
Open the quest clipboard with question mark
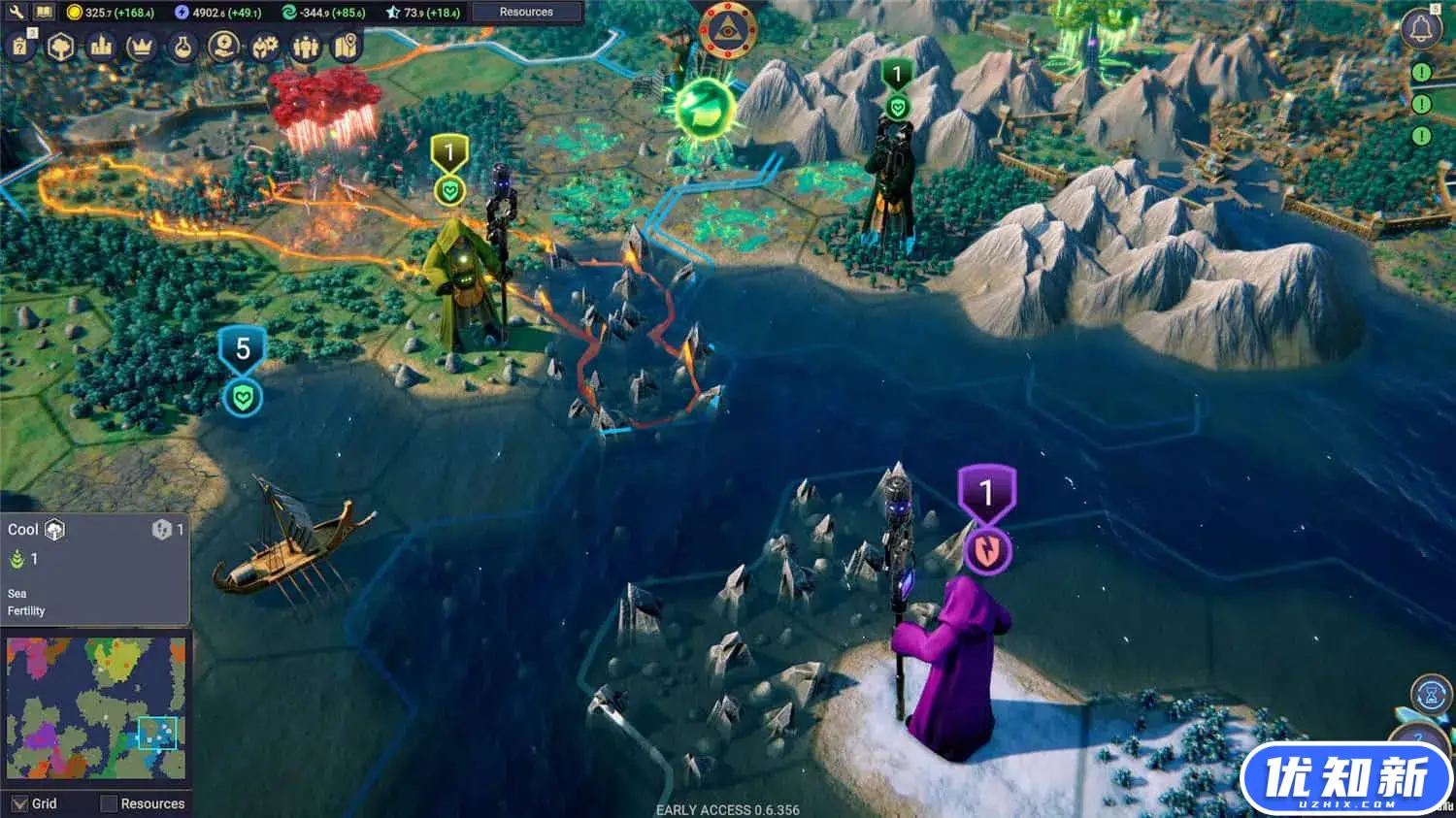[20, 47]
